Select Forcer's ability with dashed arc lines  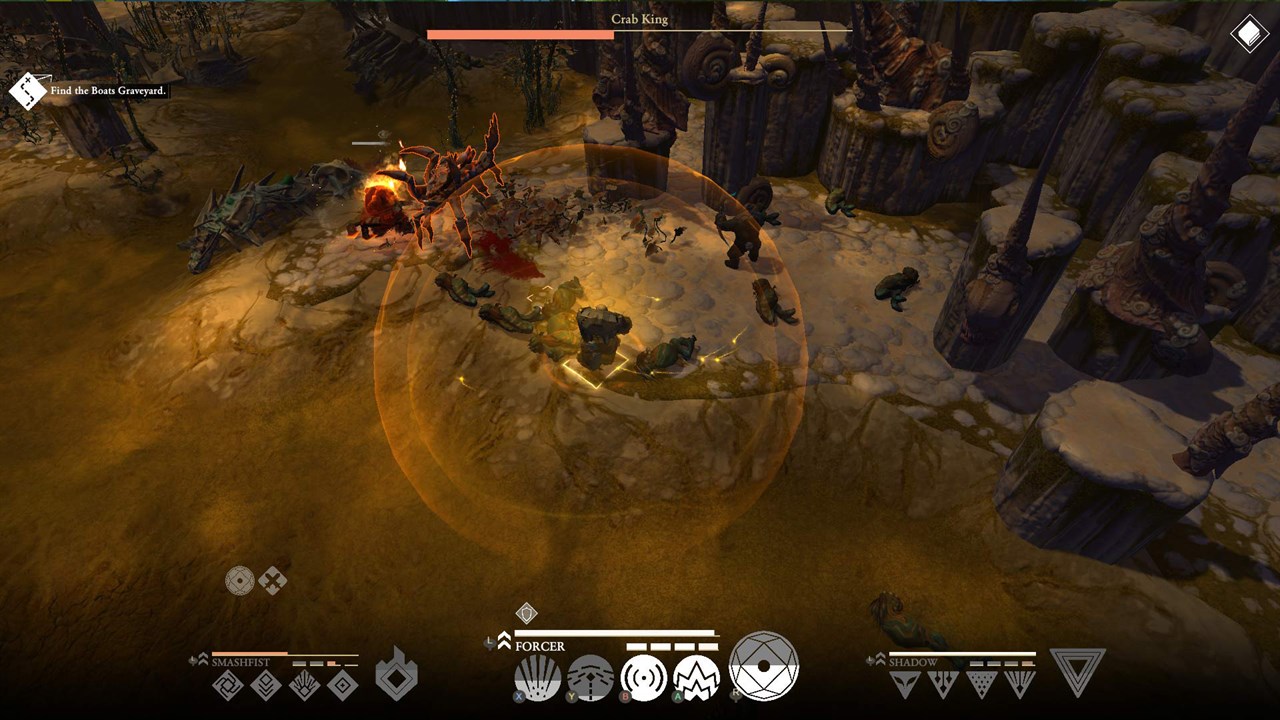point(590,678)
